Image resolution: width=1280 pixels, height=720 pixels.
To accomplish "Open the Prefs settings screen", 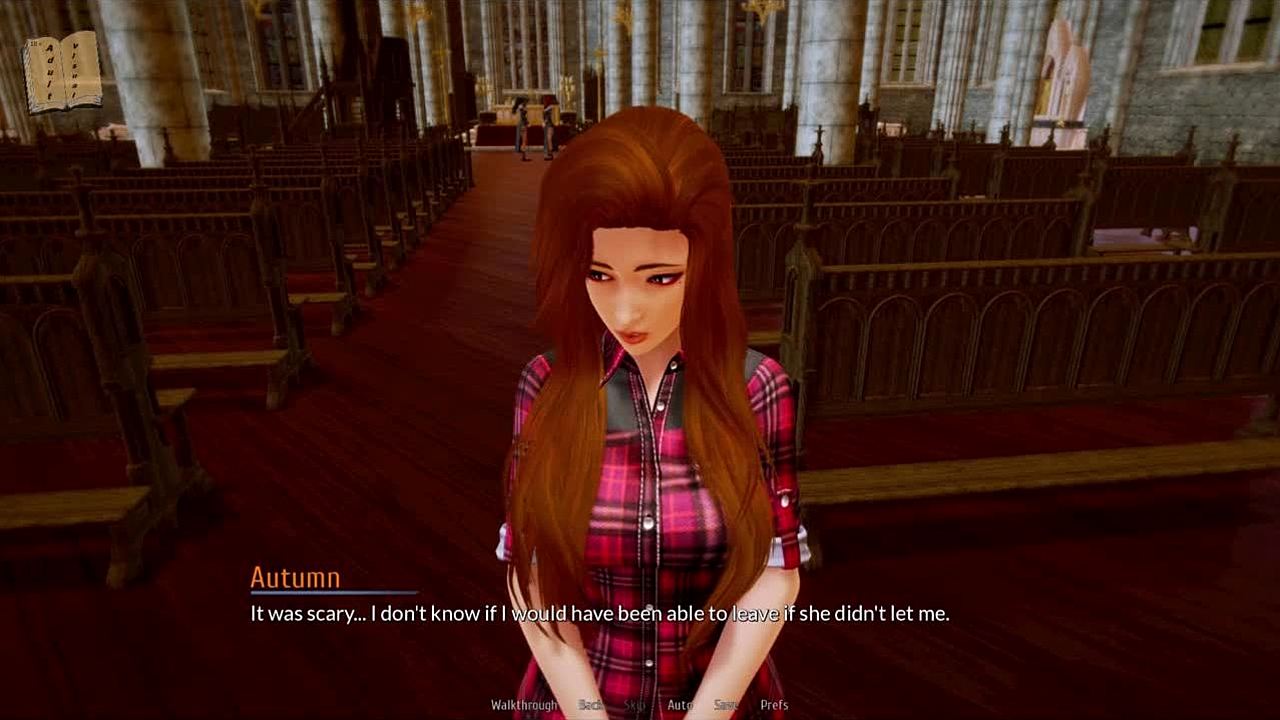I will click(x=774, y=705).
